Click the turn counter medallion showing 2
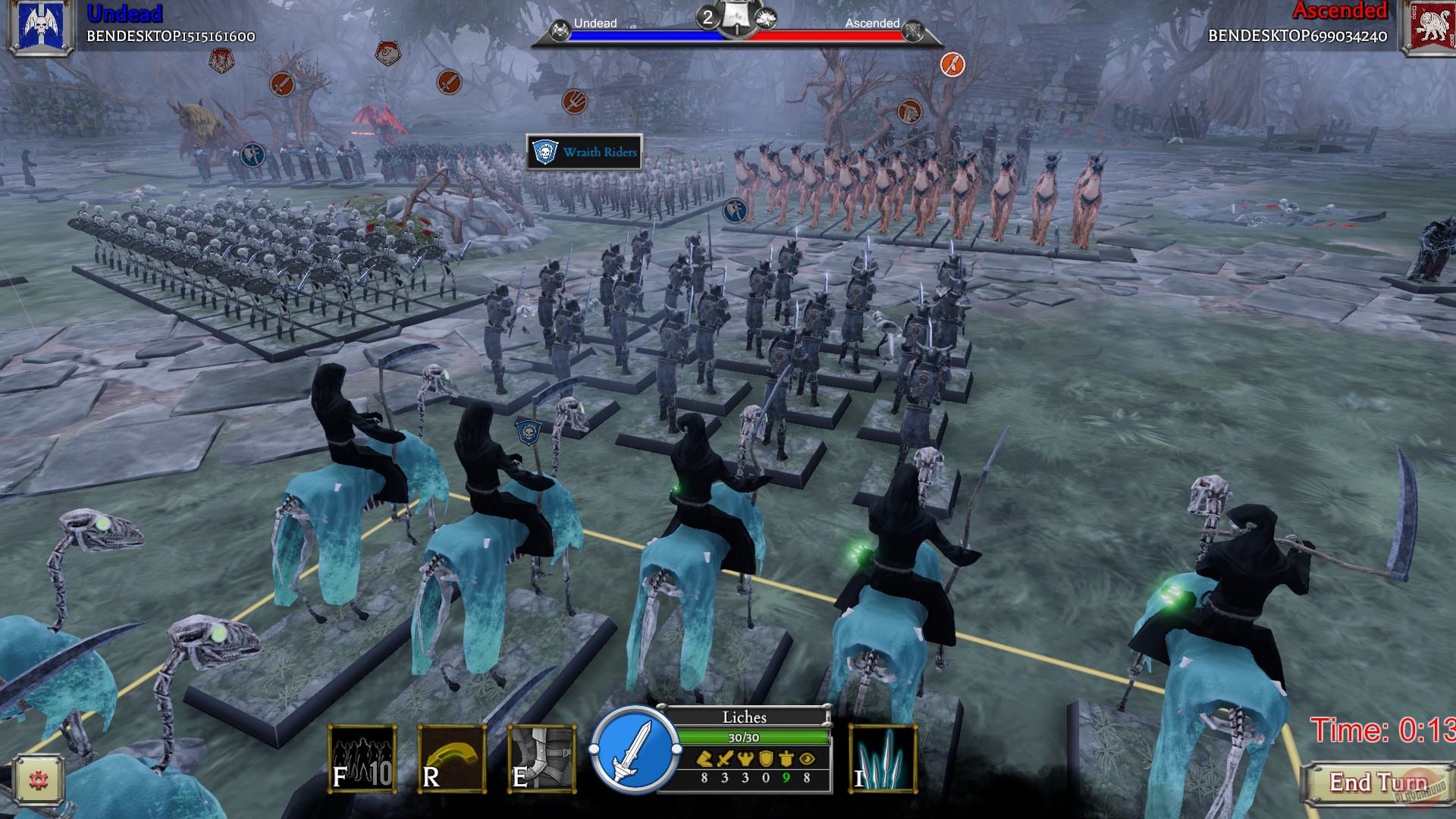 pyautogui.click(x=708, y=17)
